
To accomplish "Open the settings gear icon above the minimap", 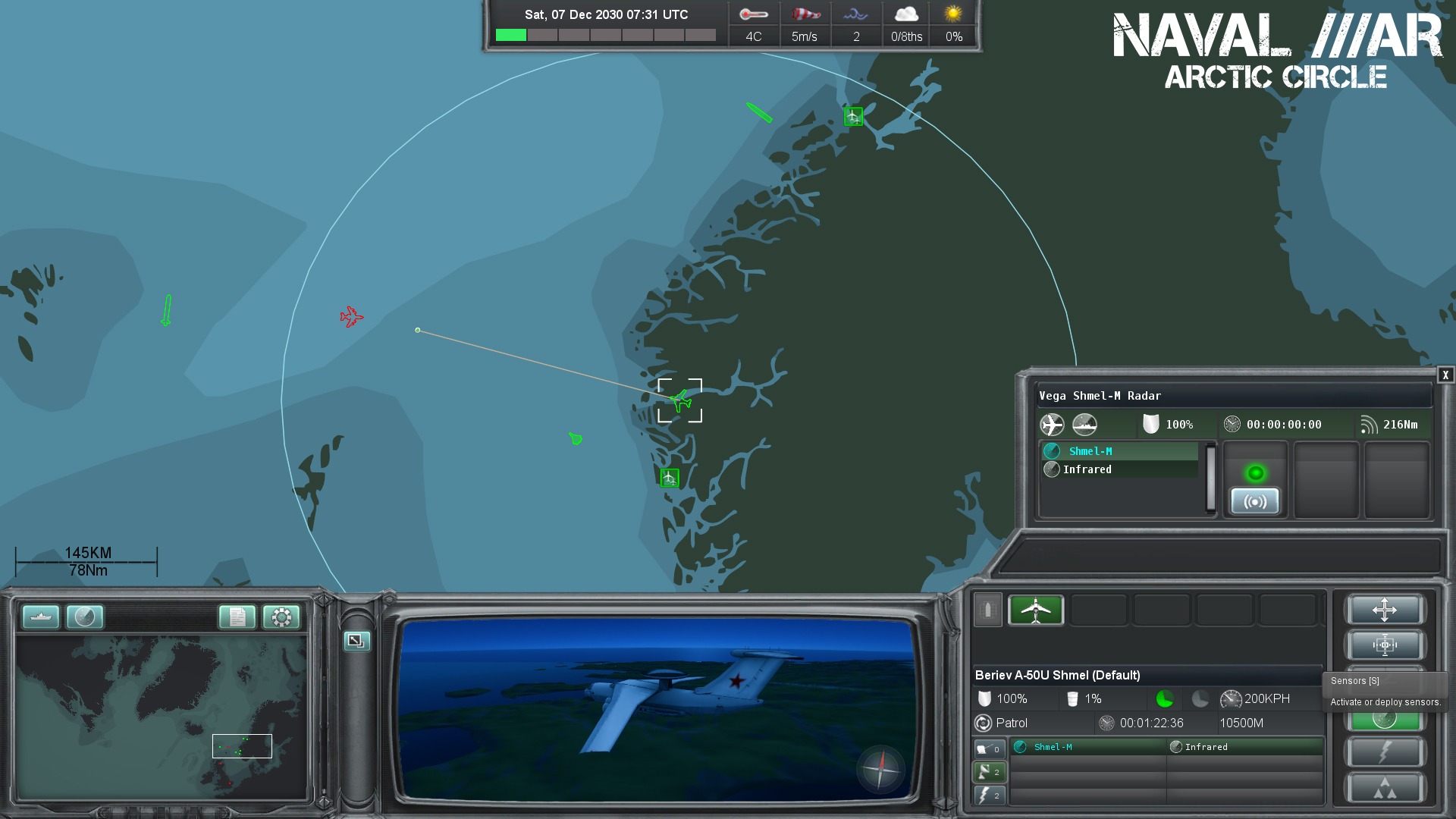I will click(x=281, y=618).
